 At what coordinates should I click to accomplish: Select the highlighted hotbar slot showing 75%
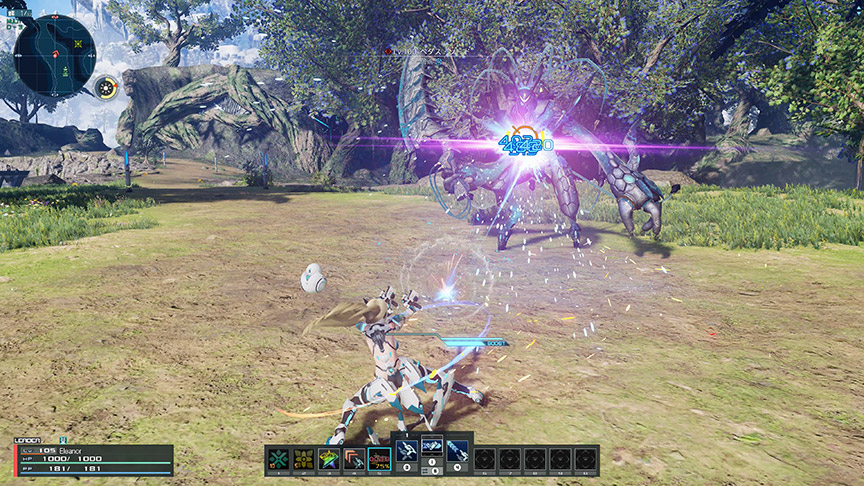point(380,459)
